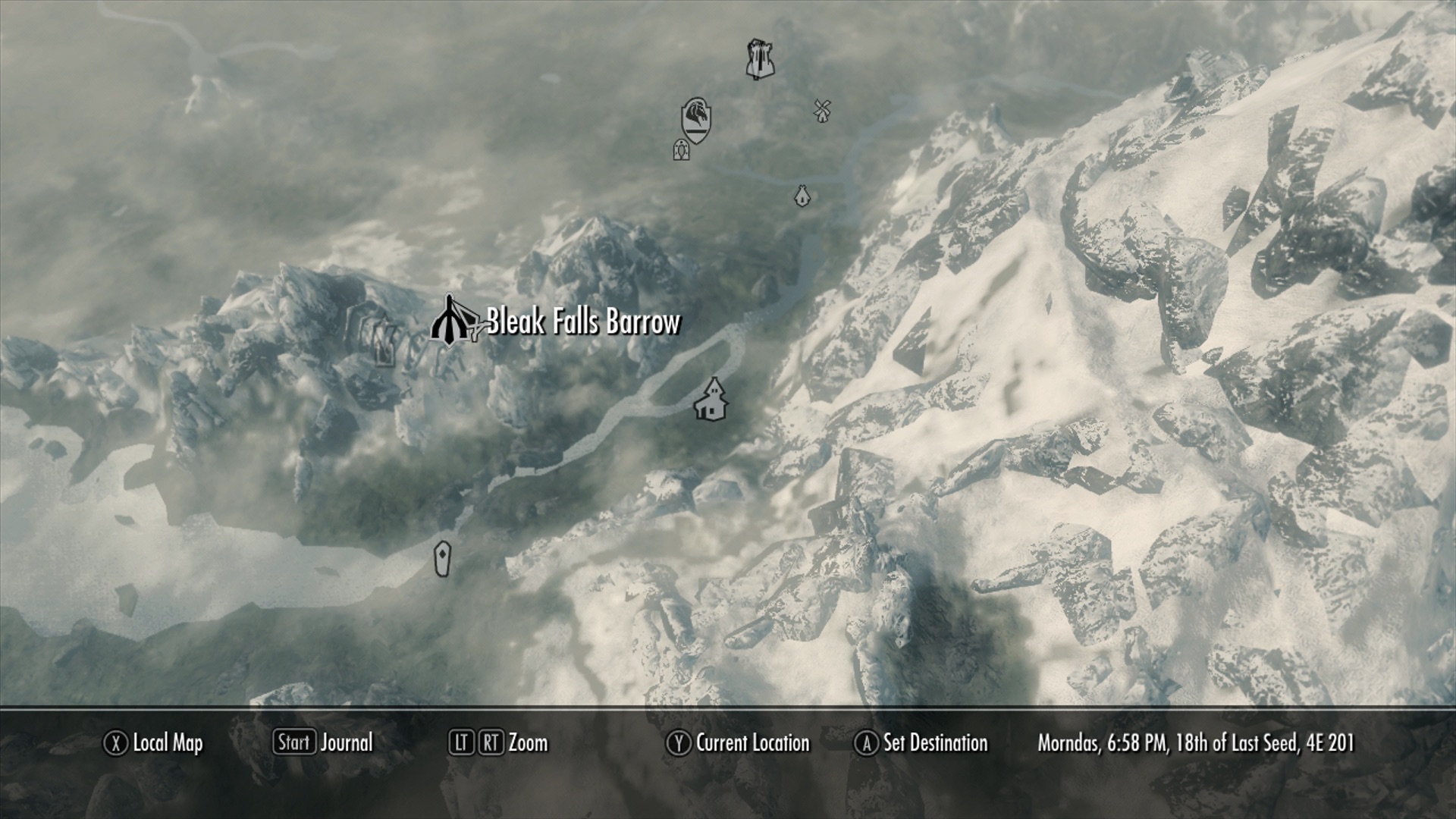Open the Local Map view
Image resolution: width=1456 pixels, height=819 pixels.
point(155,743)
